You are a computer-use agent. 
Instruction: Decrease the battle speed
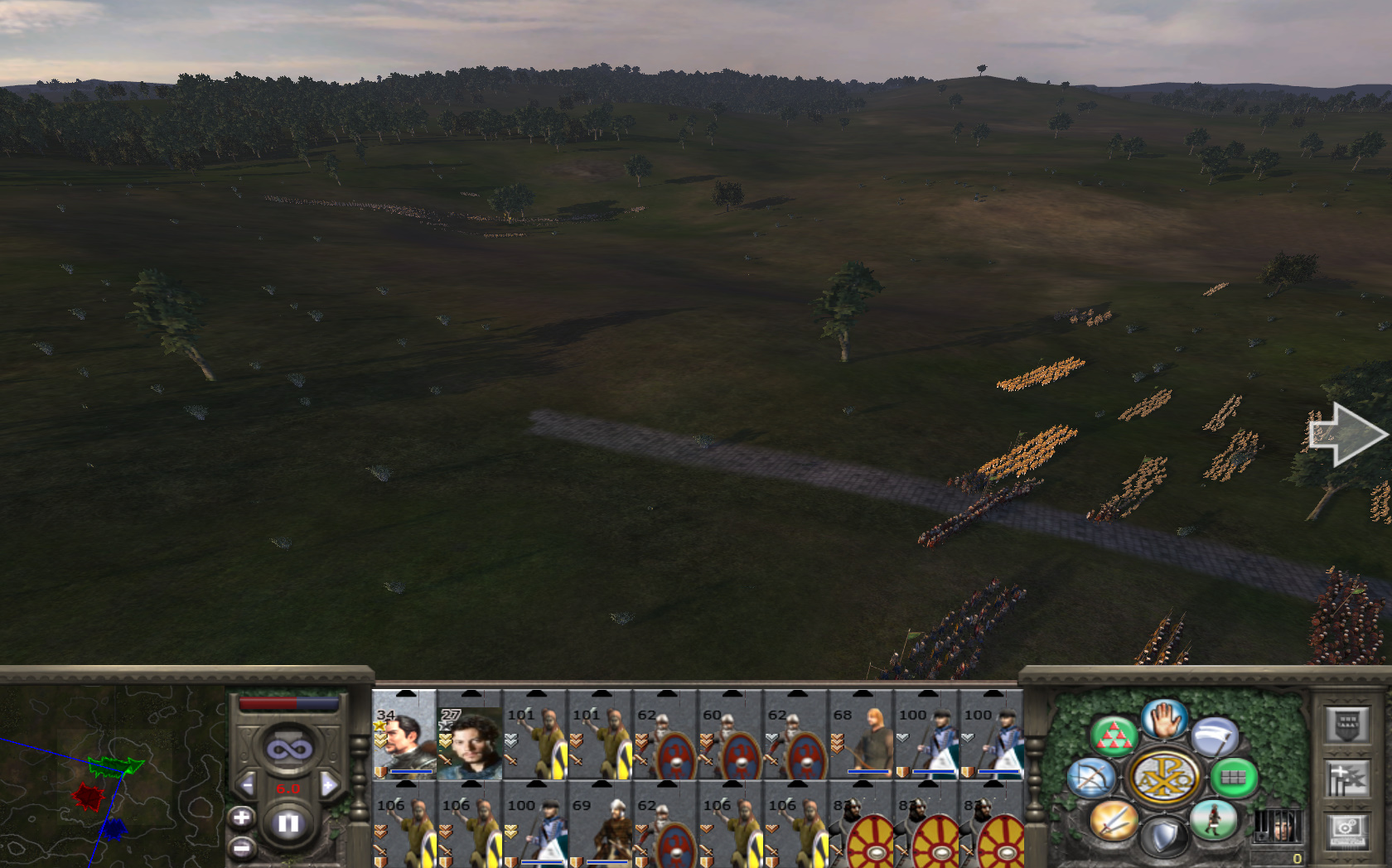pyautogui.click(x=247, y=784)
